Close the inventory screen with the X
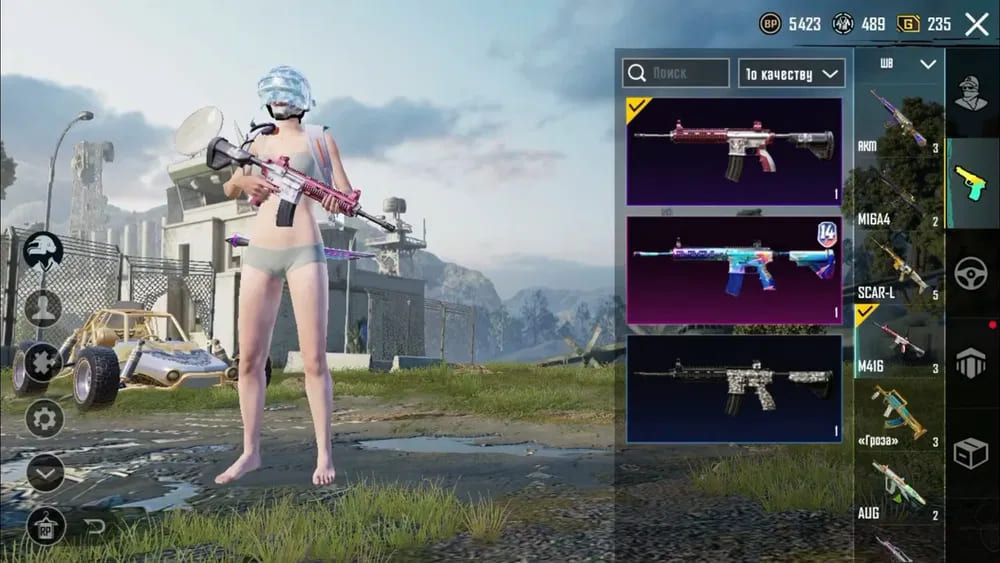The width and height of the screenshot is (1000, 563). click(x=976, y=24)
